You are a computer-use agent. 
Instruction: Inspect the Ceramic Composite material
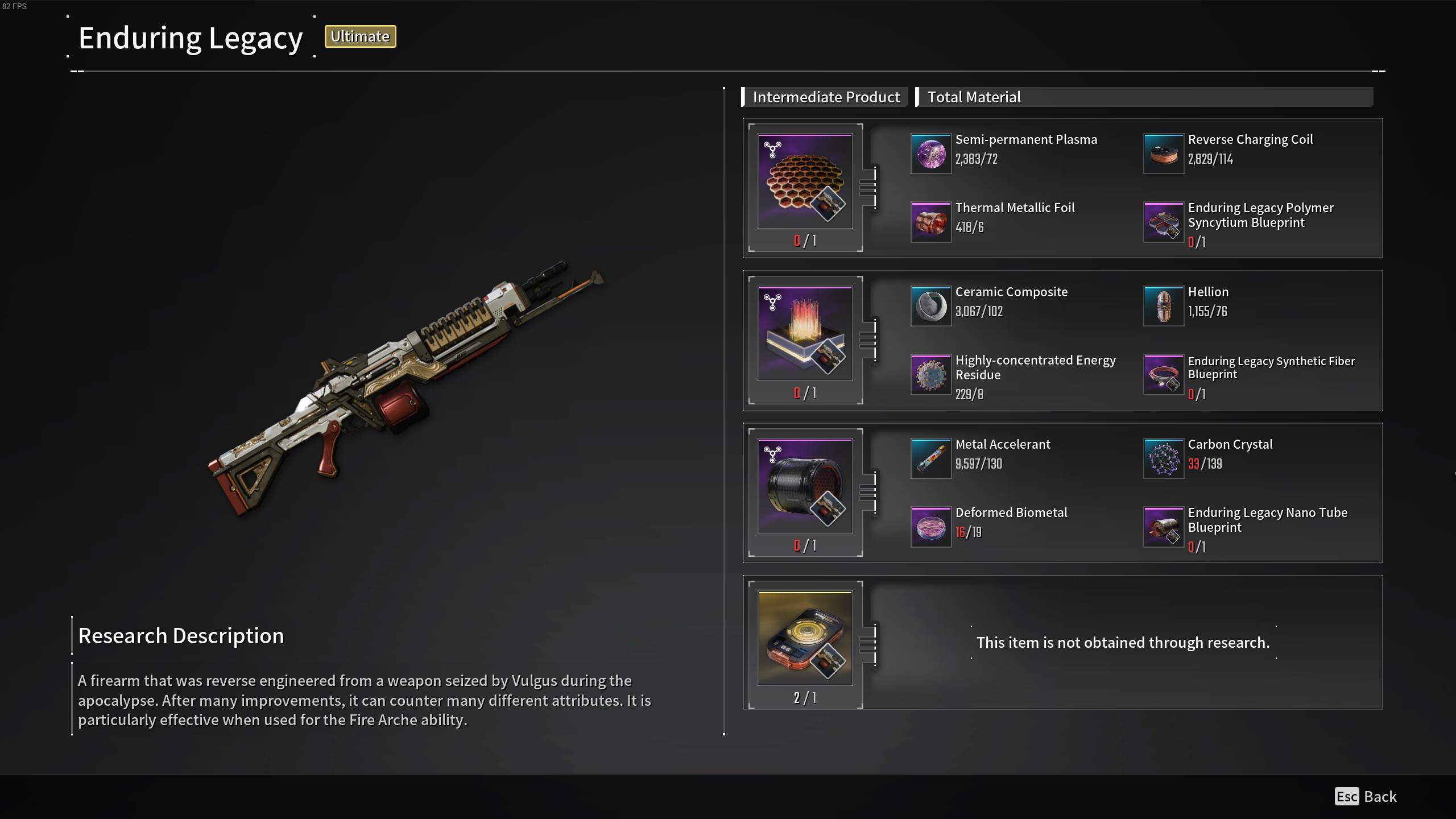(x=931, y=306)
